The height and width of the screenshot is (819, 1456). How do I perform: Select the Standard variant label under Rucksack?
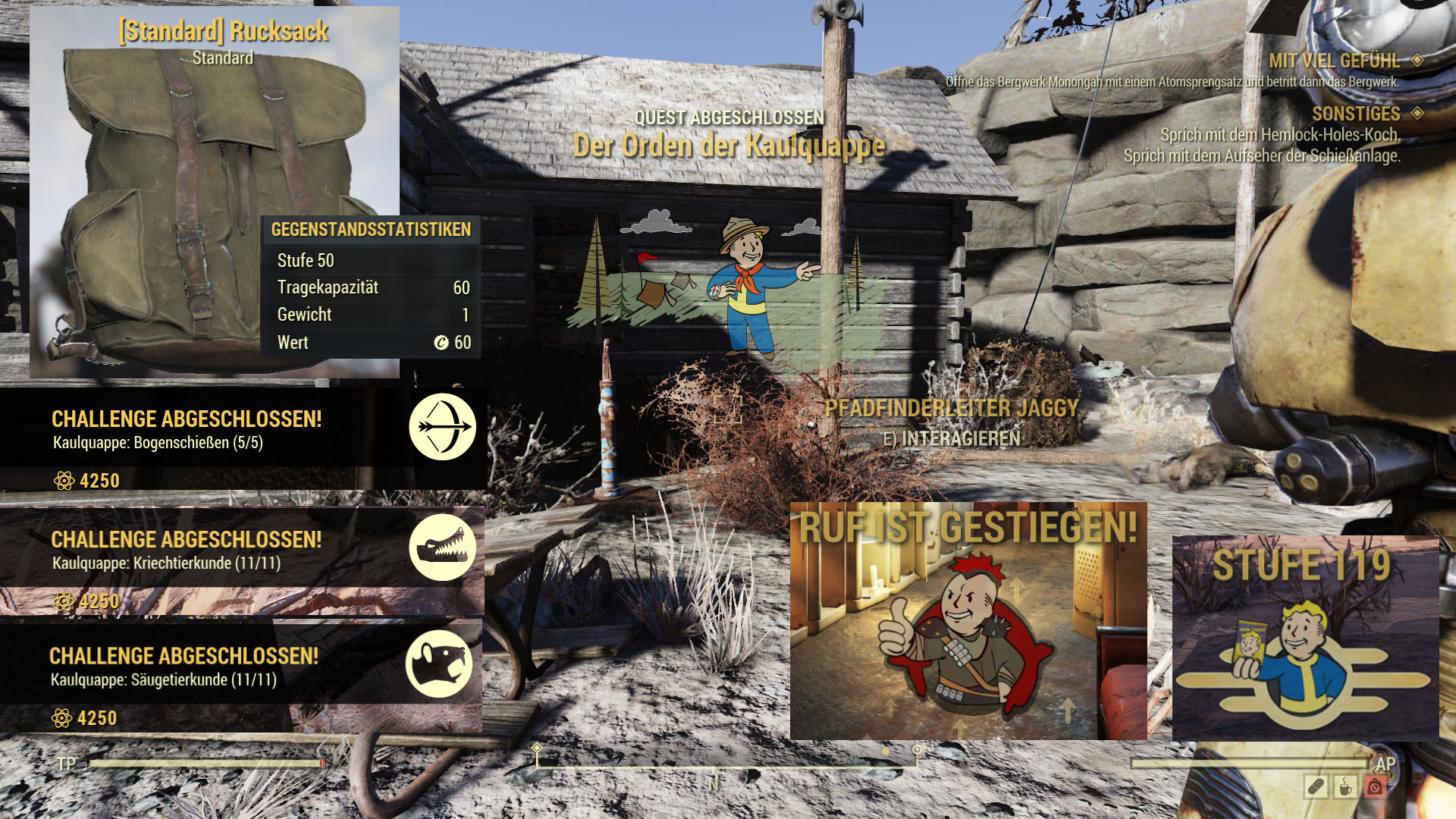point(224,56)
